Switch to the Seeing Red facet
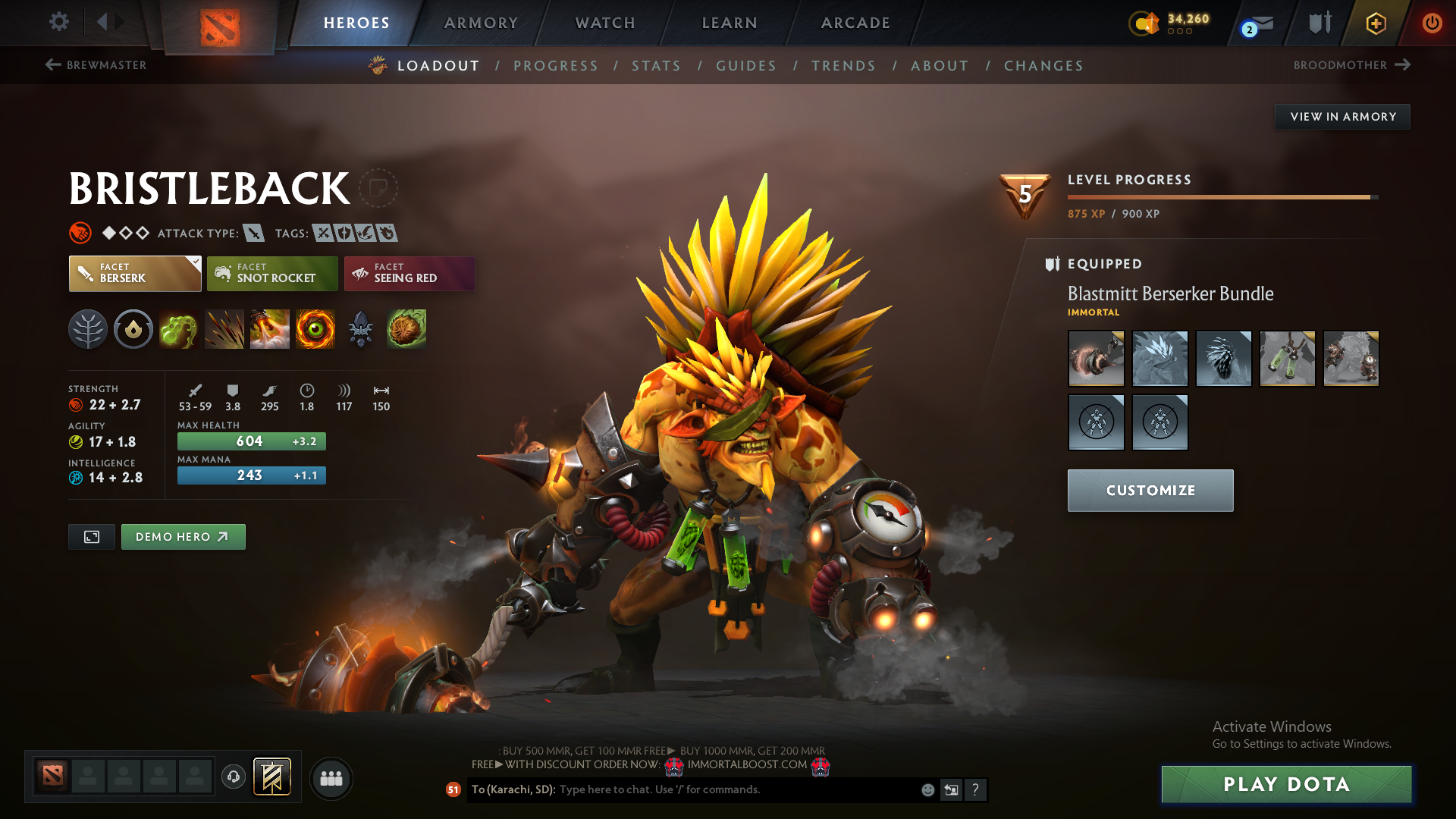The height and width of the screenshot is (819, 1456). 409,273
